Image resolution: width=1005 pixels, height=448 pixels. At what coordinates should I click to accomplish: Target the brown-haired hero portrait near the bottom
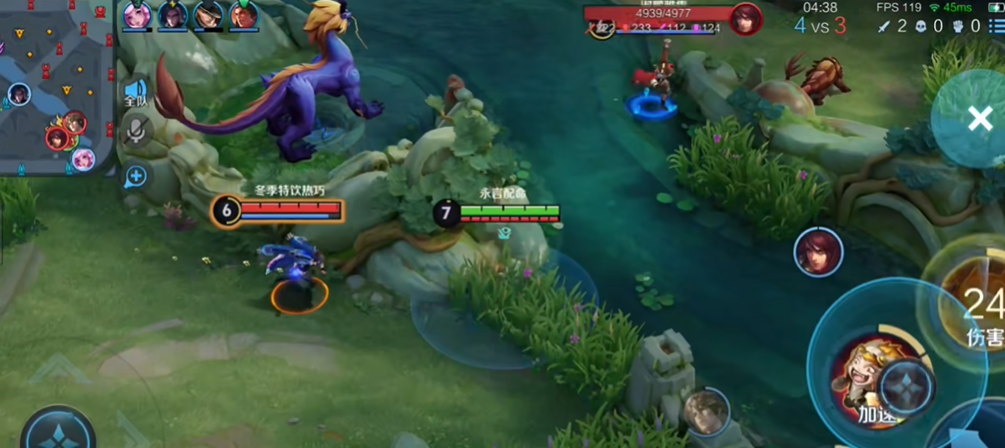click(x=707, y=411)
